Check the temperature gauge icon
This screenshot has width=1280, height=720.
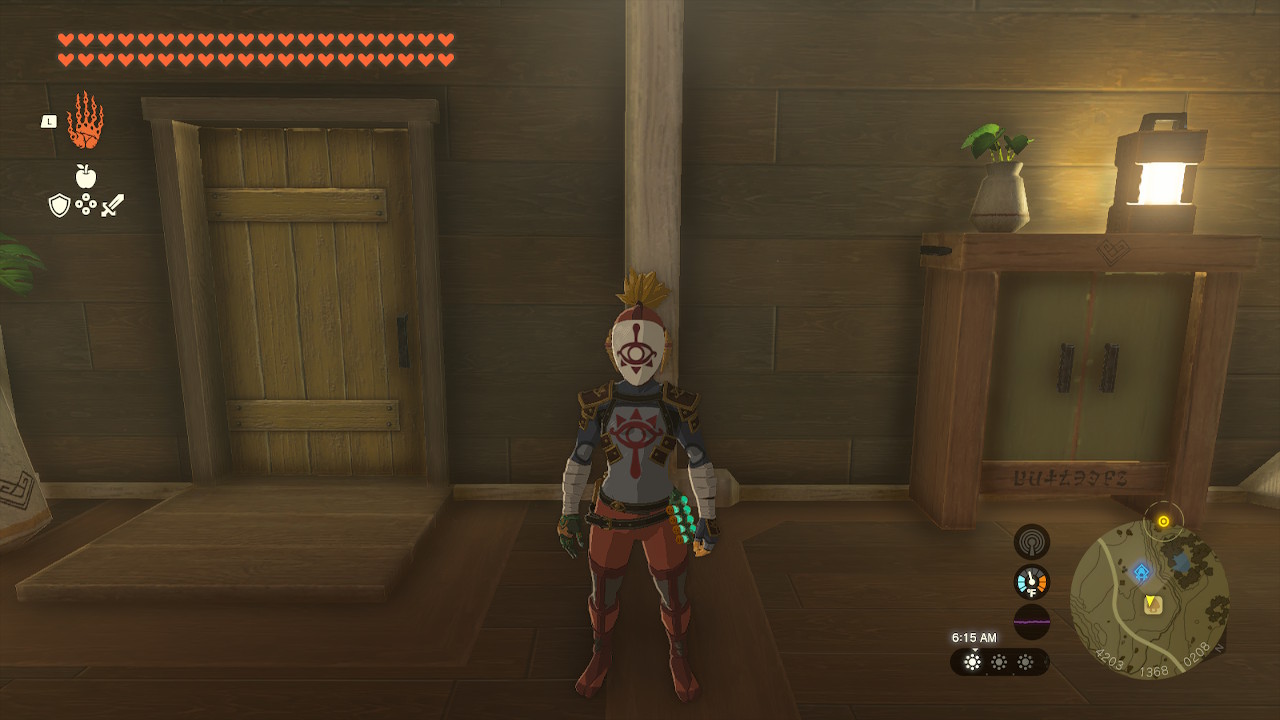(x=1031, y=582)
